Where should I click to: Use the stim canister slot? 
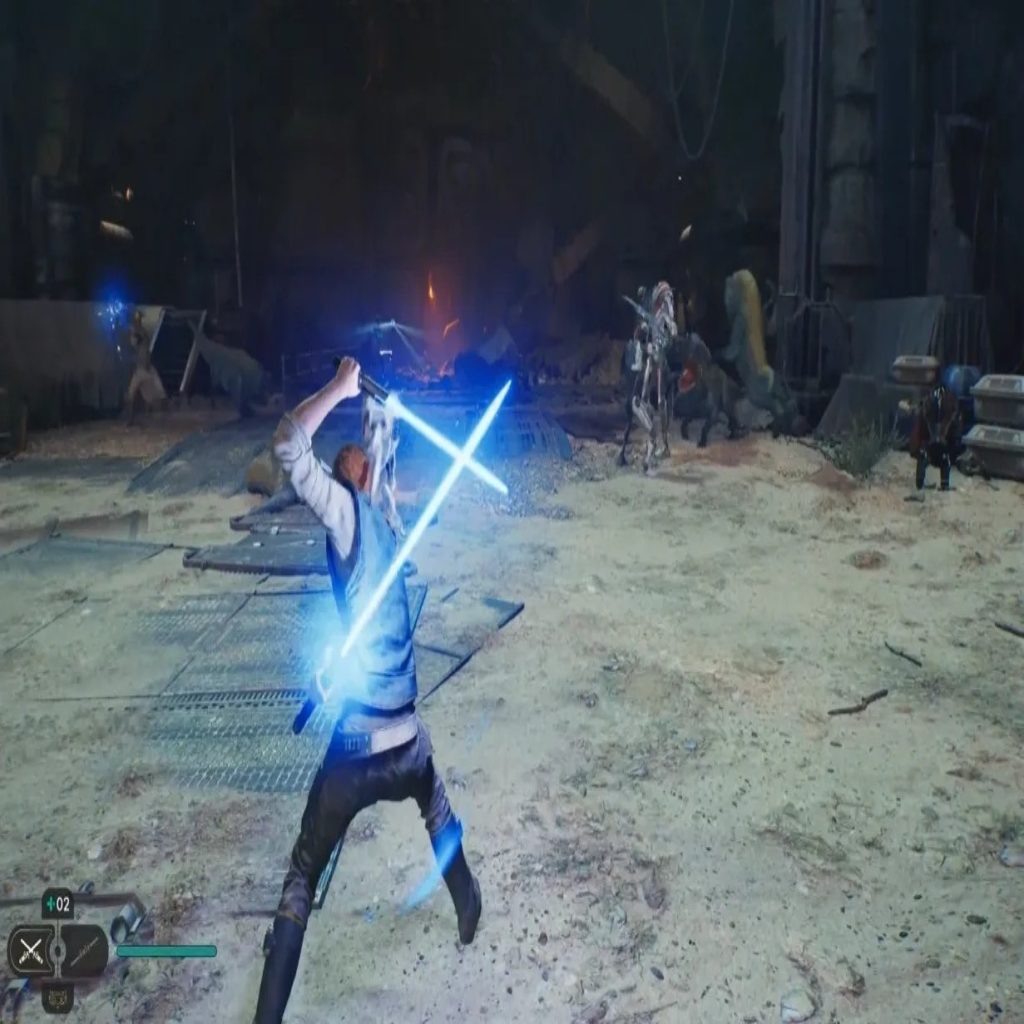click(x=57, y=905)
